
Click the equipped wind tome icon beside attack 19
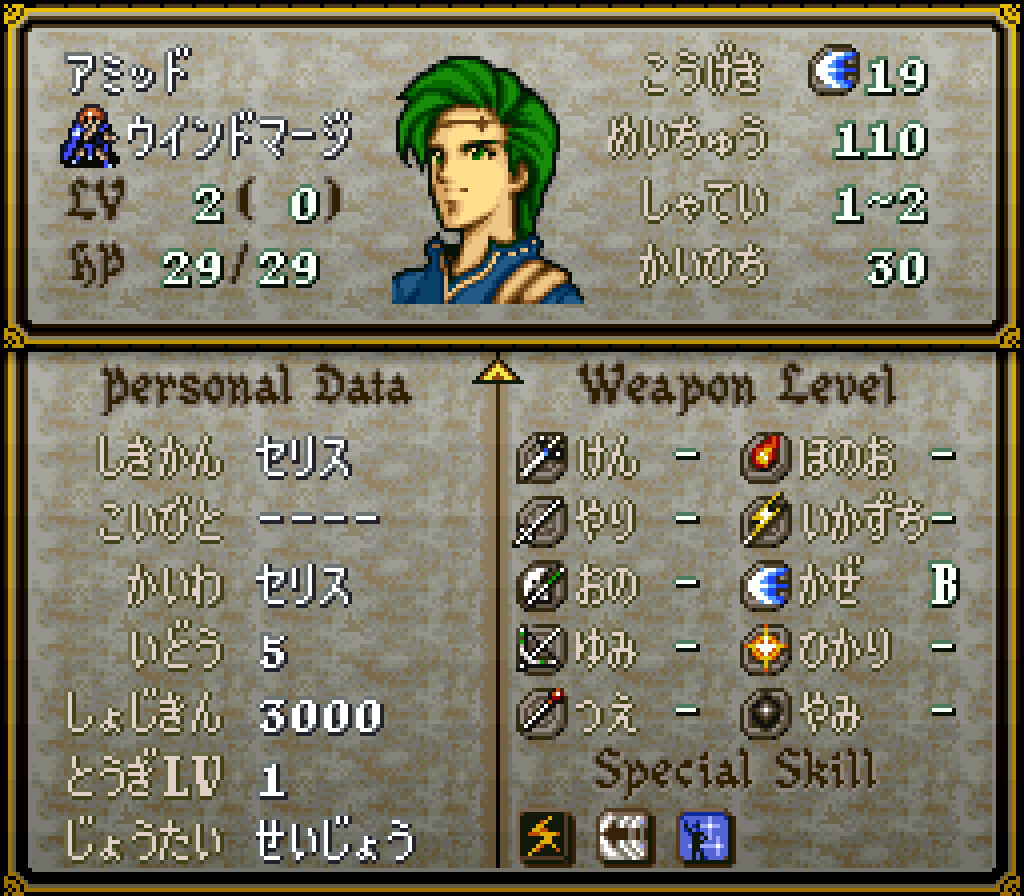pyautogui.click(x=831, y=74)
